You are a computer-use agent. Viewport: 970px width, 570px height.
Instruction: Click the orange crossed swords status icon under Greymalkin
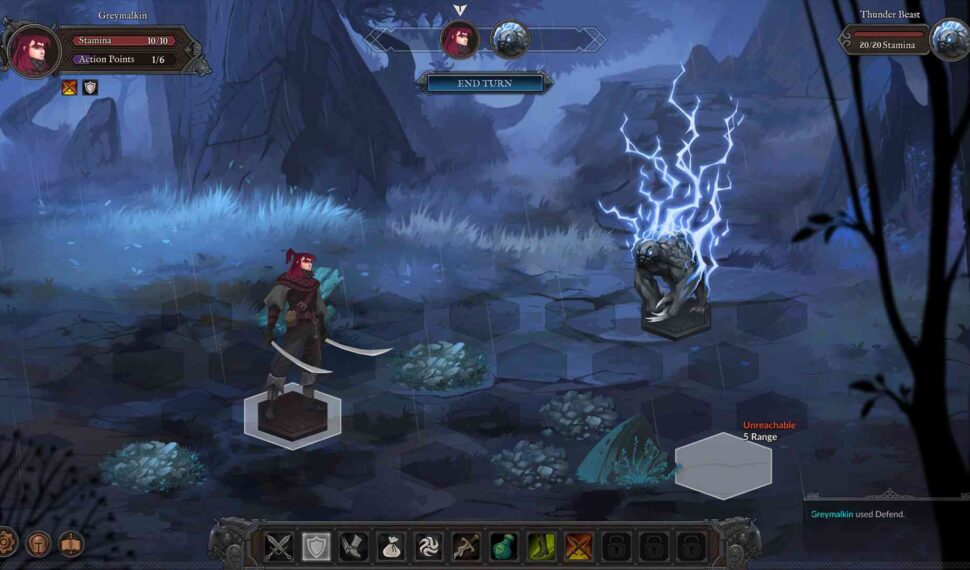click(x=70, y=88)
